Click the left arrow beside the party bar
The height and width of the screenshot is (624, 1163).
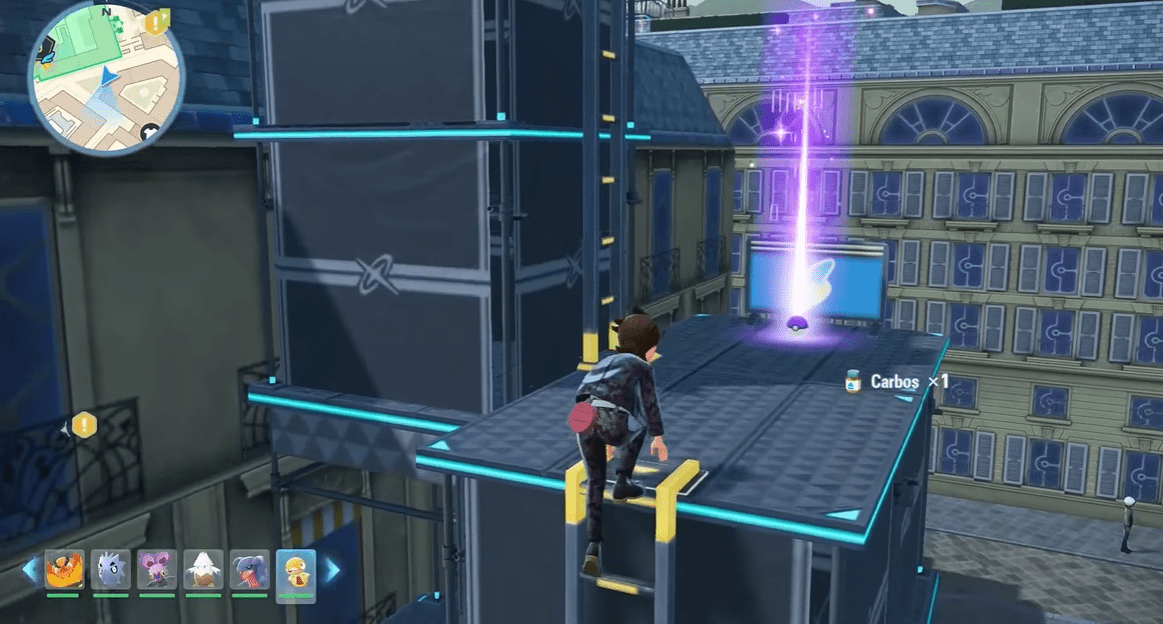tap(30, 570)
